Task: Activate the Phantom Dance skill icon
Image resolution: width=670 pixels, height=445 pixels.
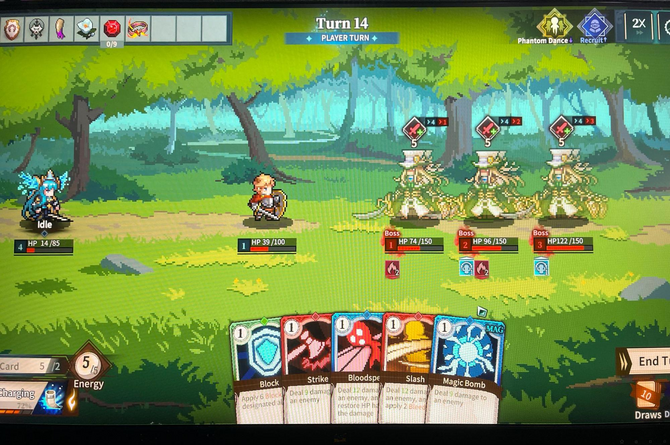Action: coord(554,25)
